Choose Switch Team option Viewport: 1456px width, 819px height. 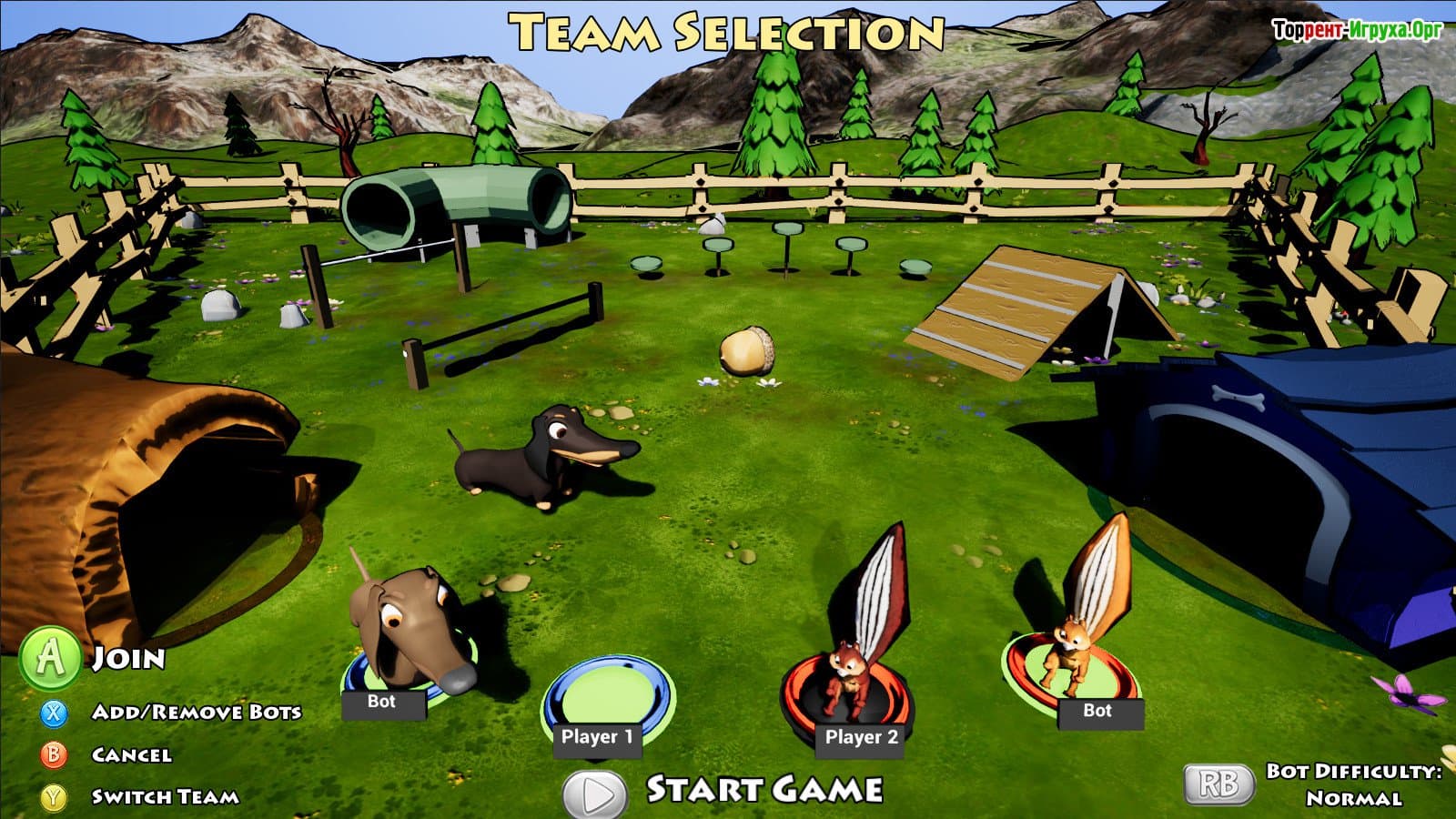[x=165, y=797]
